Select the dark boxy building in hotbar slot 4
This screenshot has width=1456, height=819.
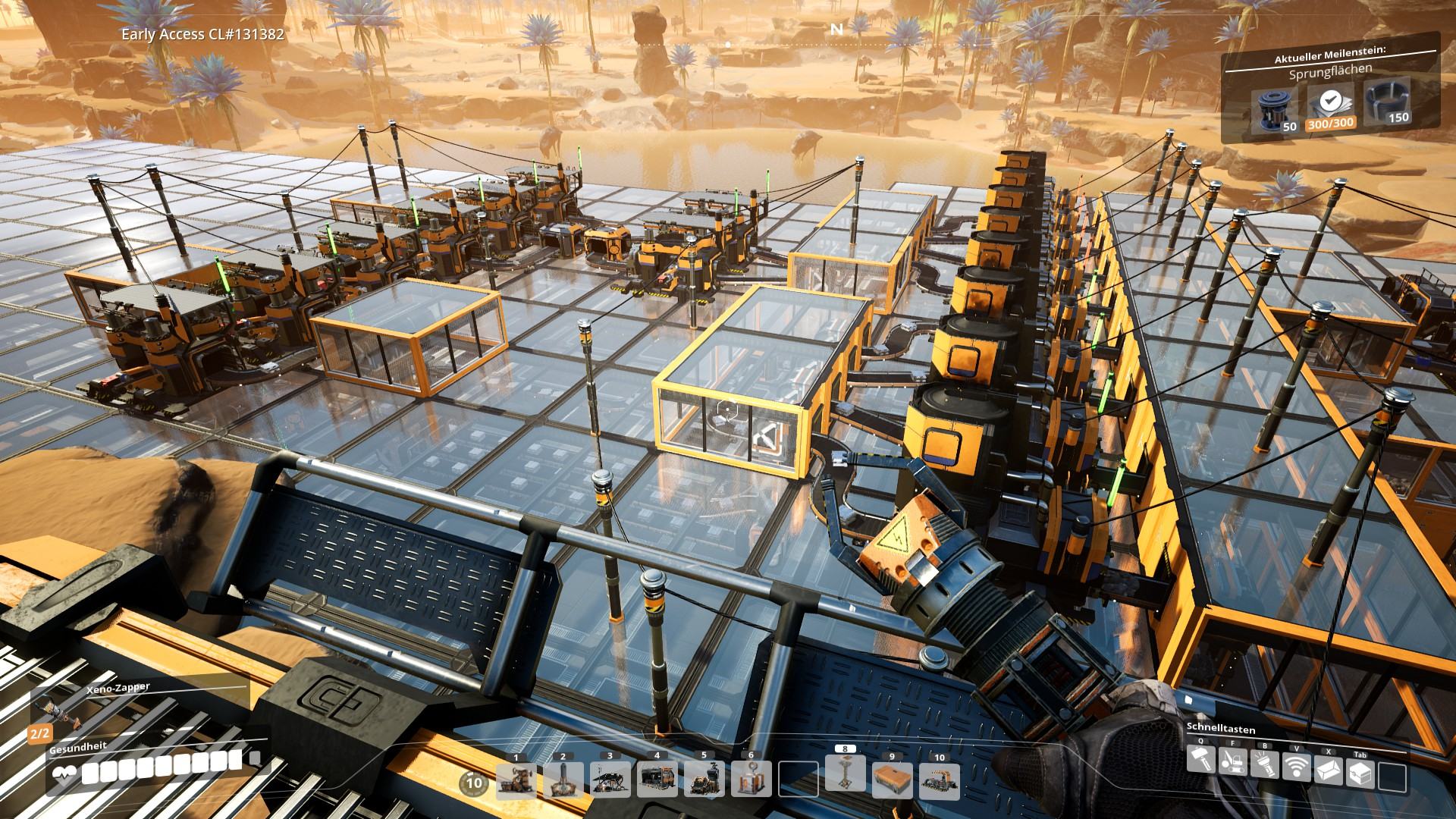[x=657, y=780]
